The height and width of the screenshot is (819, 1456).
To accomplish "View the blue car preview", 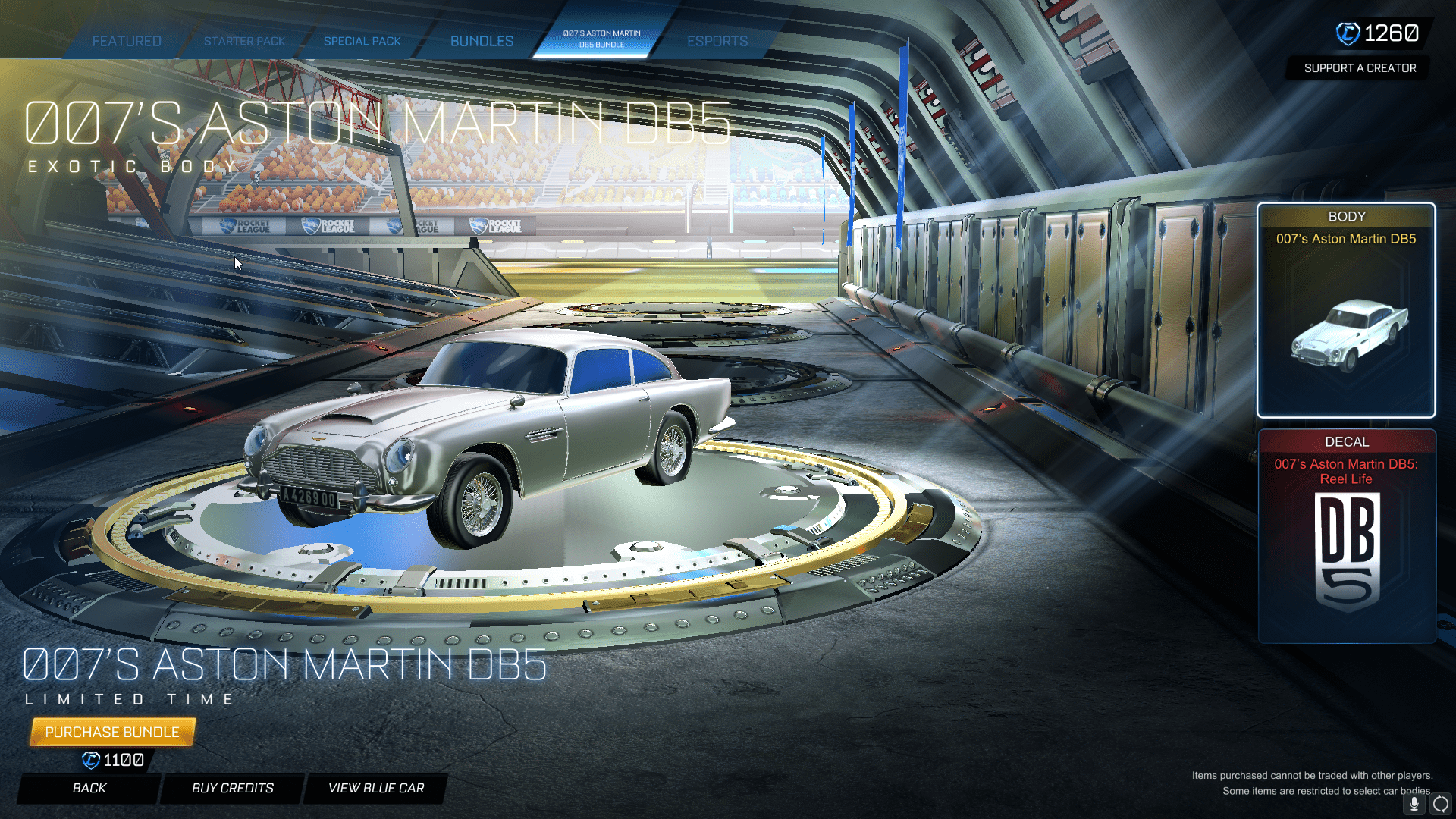I will coord(376,788).
